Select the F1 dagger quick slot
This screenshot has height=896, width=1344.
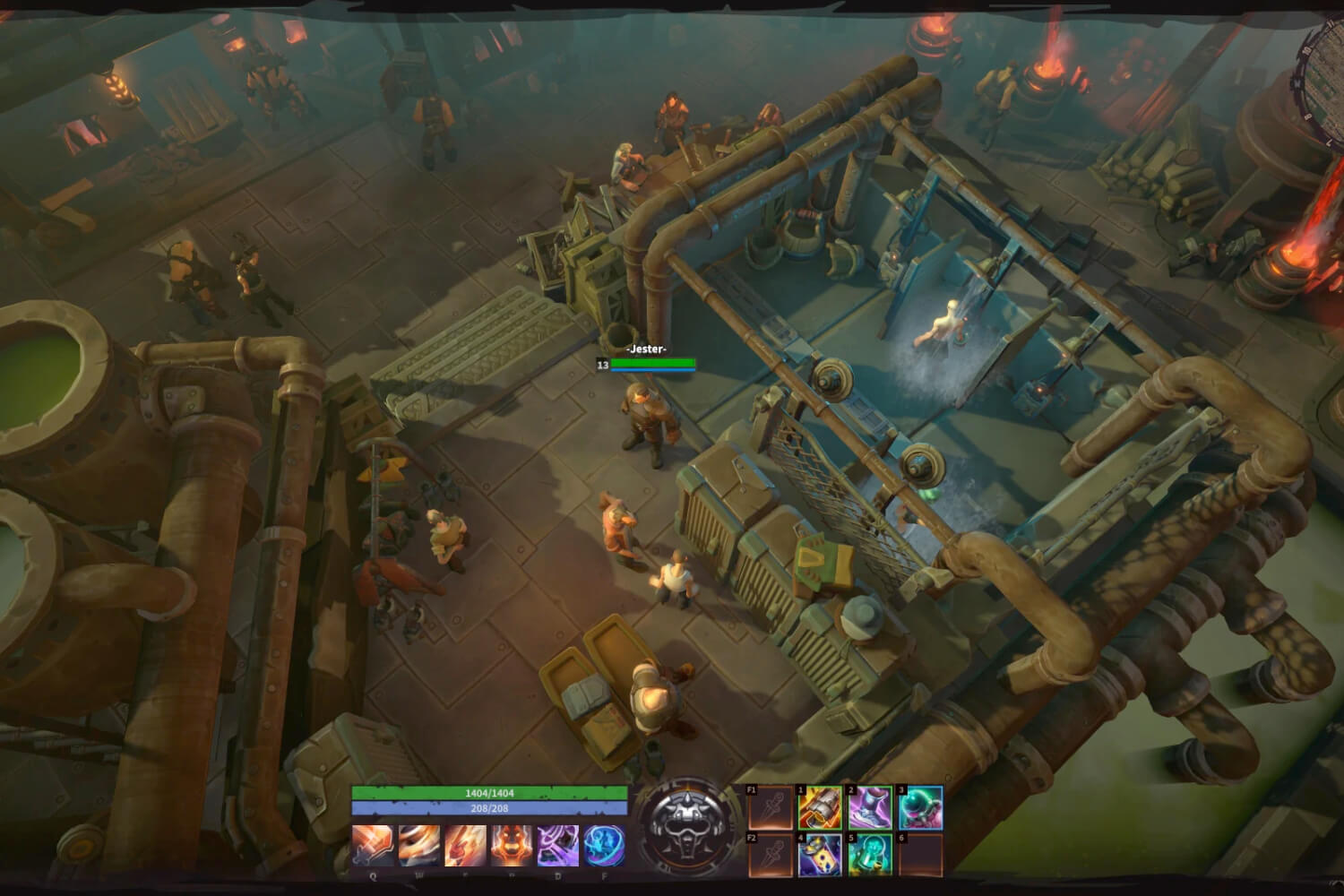[x=771, y=807]
